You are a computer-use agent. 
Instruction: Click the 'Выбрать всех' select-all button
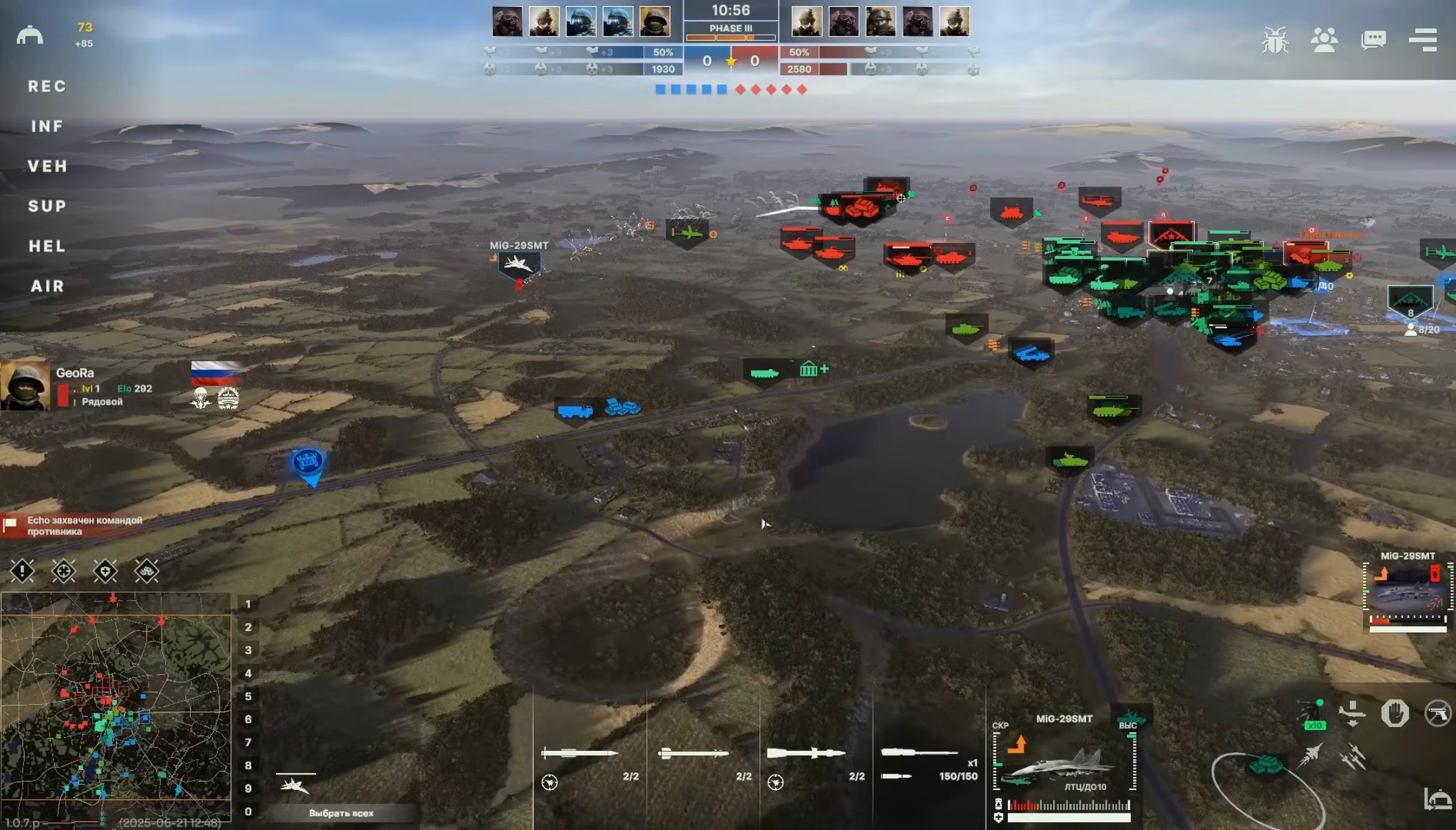coord(341,813)
